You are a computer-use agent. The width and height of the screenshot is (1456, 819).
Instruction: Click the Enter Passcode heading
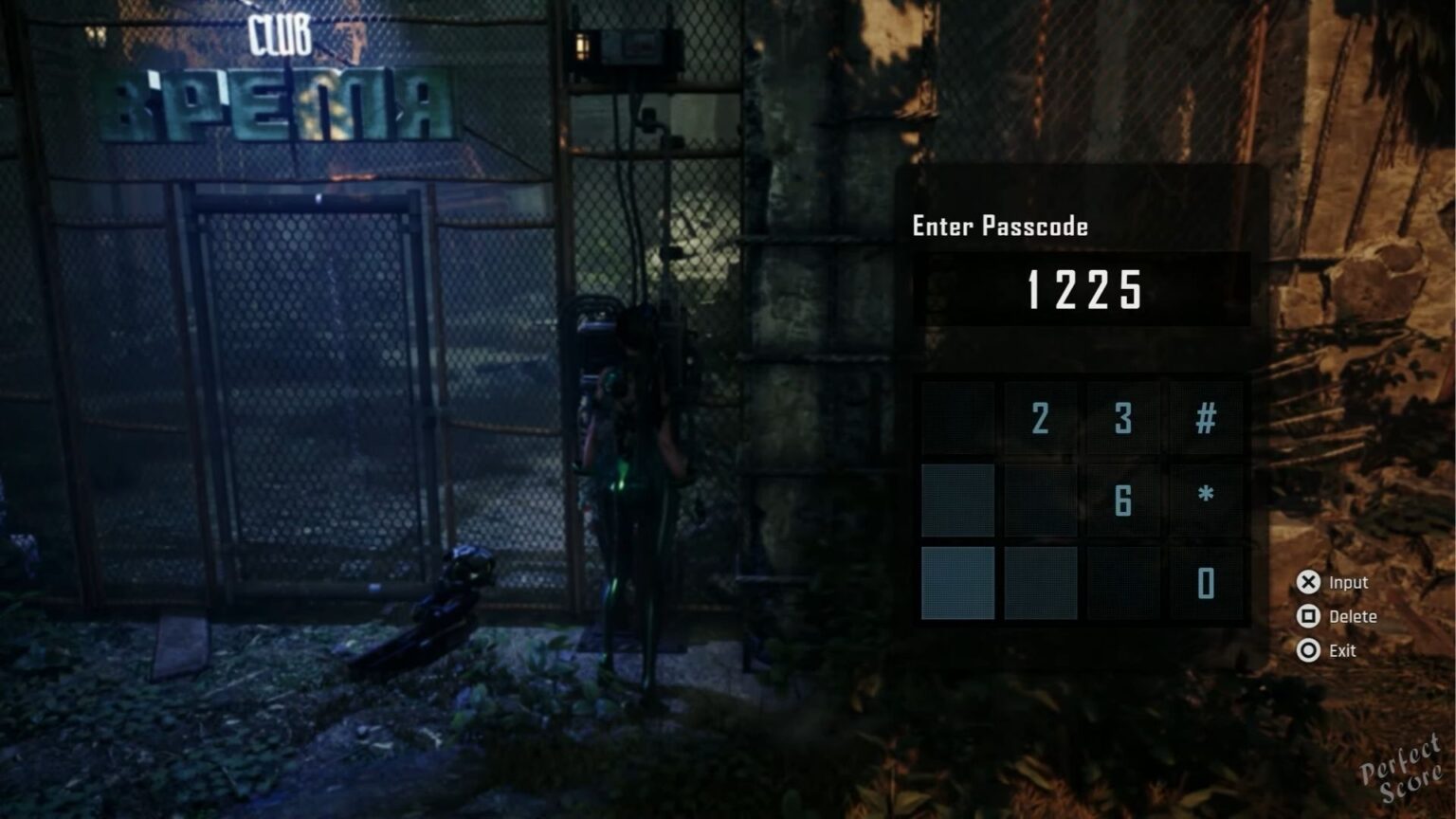pos(1000,227)
